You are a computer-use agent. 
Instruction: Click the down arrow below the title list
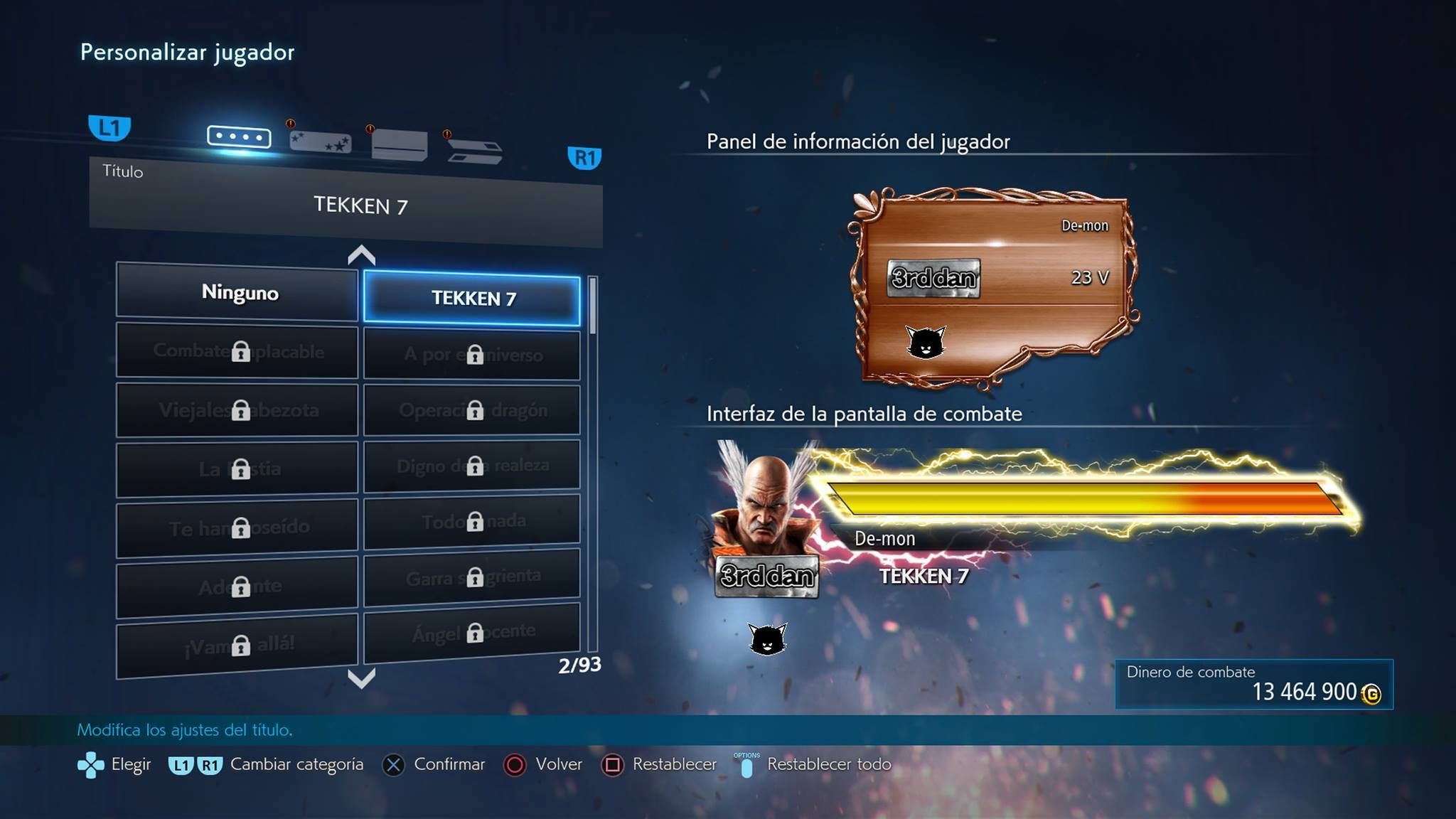(361, 678)
